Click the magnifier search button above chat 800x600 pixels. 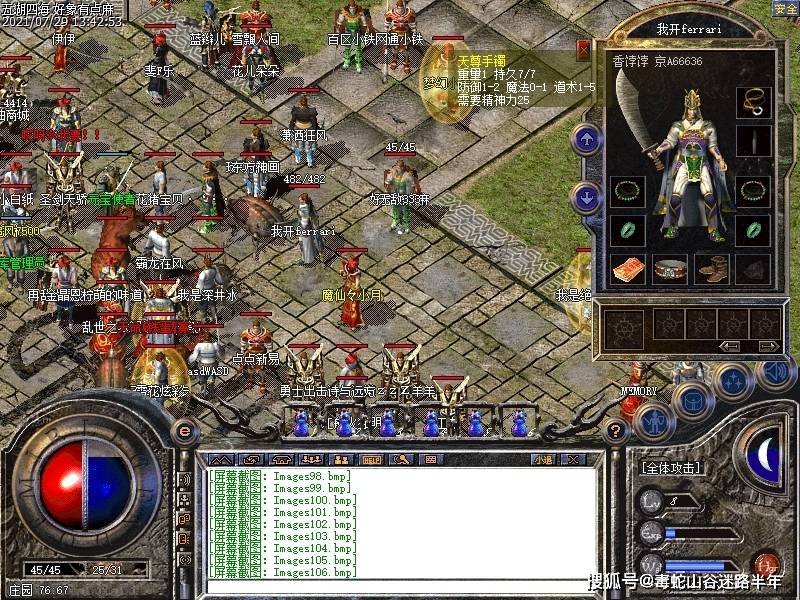pyautogui.click(x=400, y=460)
